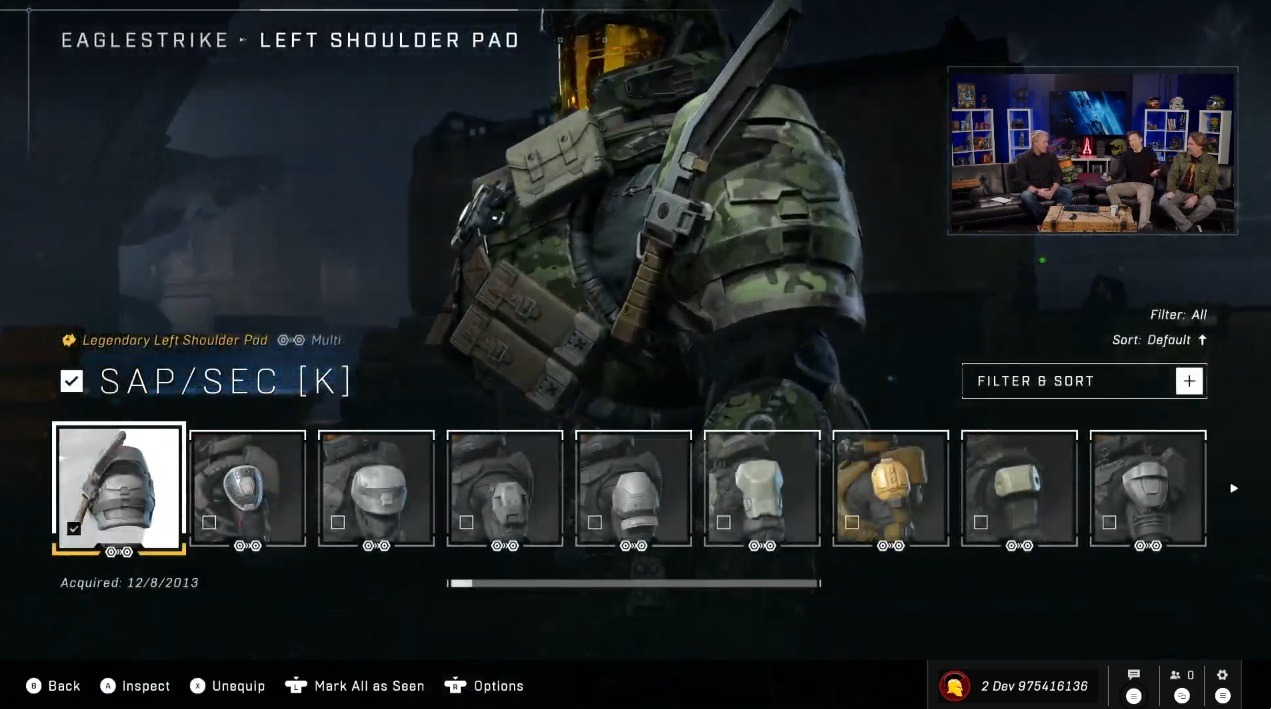Image resolution: width=1271 pixels, height=709 pixels.
Task: Go back using the Back button
Action: [54, 686]
